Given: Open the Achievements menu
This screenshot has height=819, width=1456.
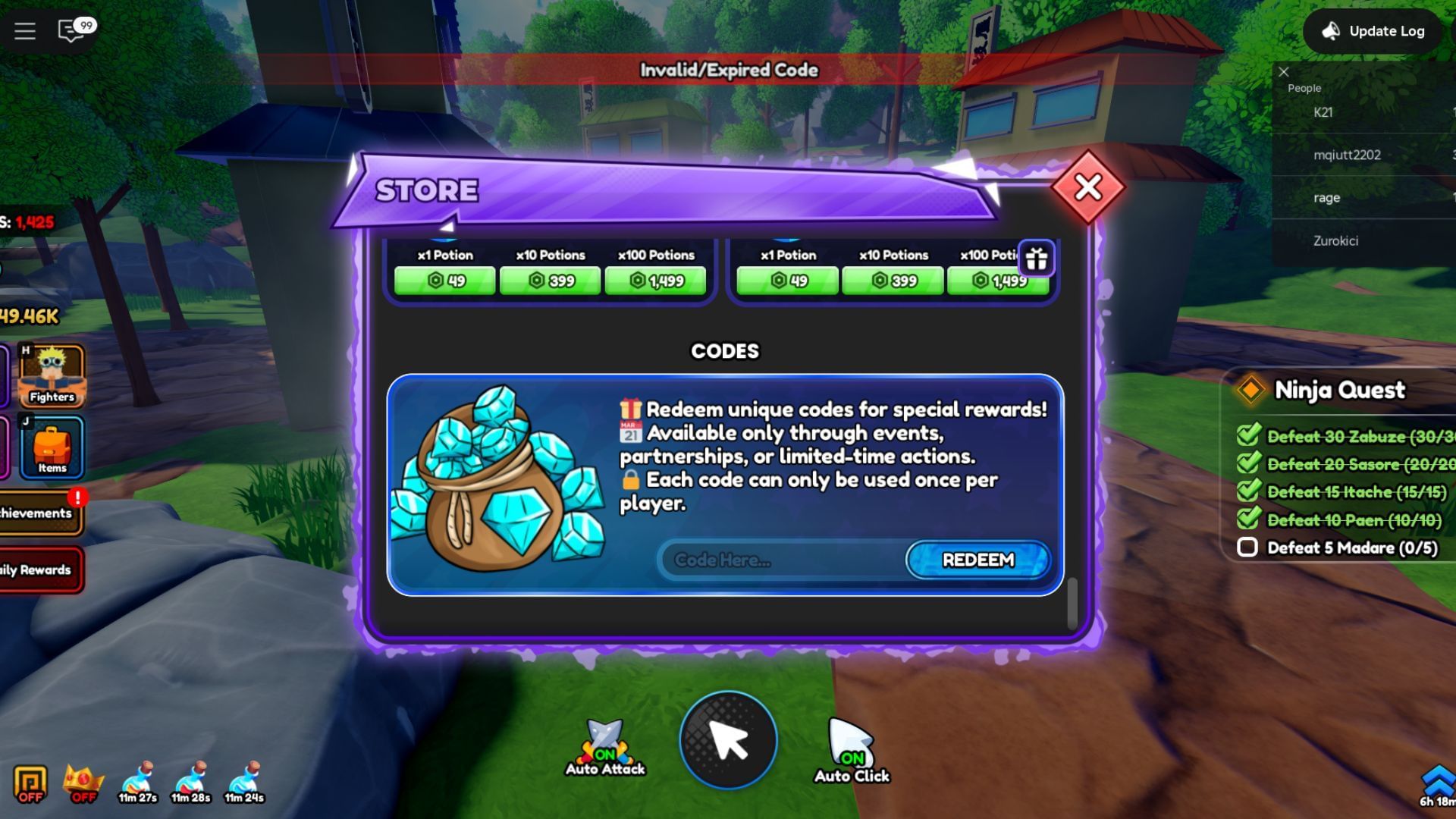Looking at the screenshot, I should coord(36,513).
